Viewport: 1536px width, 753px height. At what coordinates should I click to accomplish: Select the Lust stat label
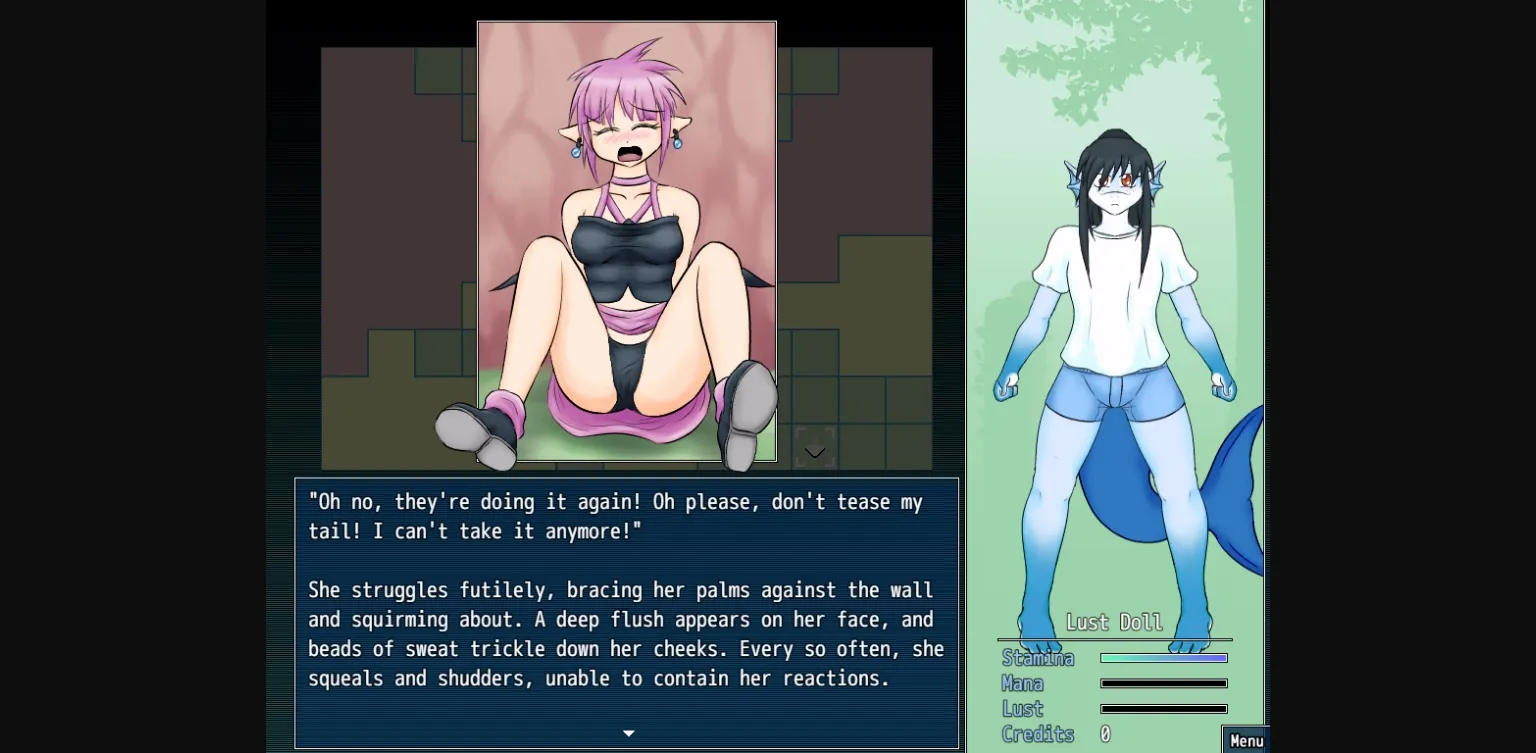point(1022,708)
